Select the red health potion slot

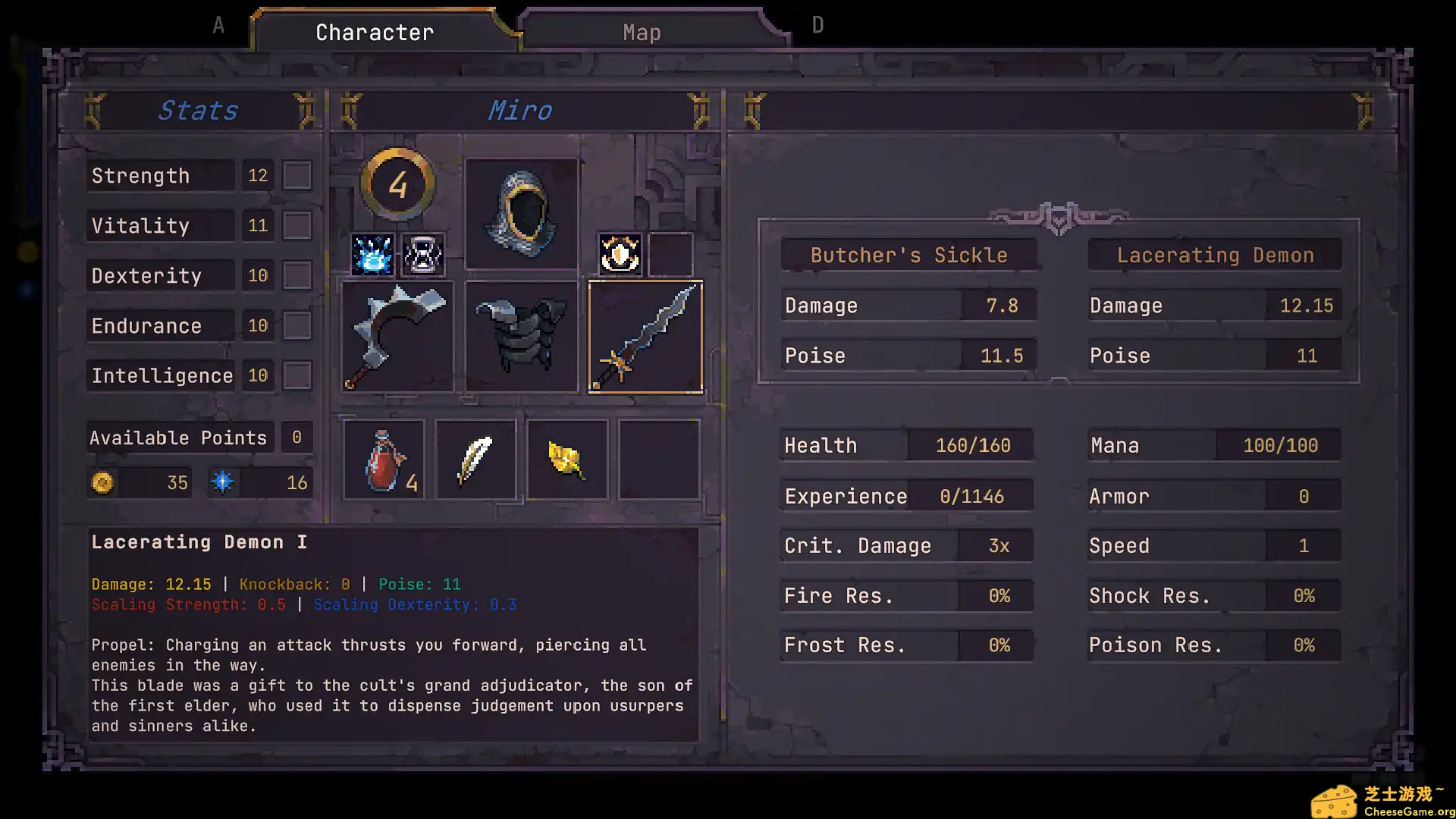click(x=384, y=460)
